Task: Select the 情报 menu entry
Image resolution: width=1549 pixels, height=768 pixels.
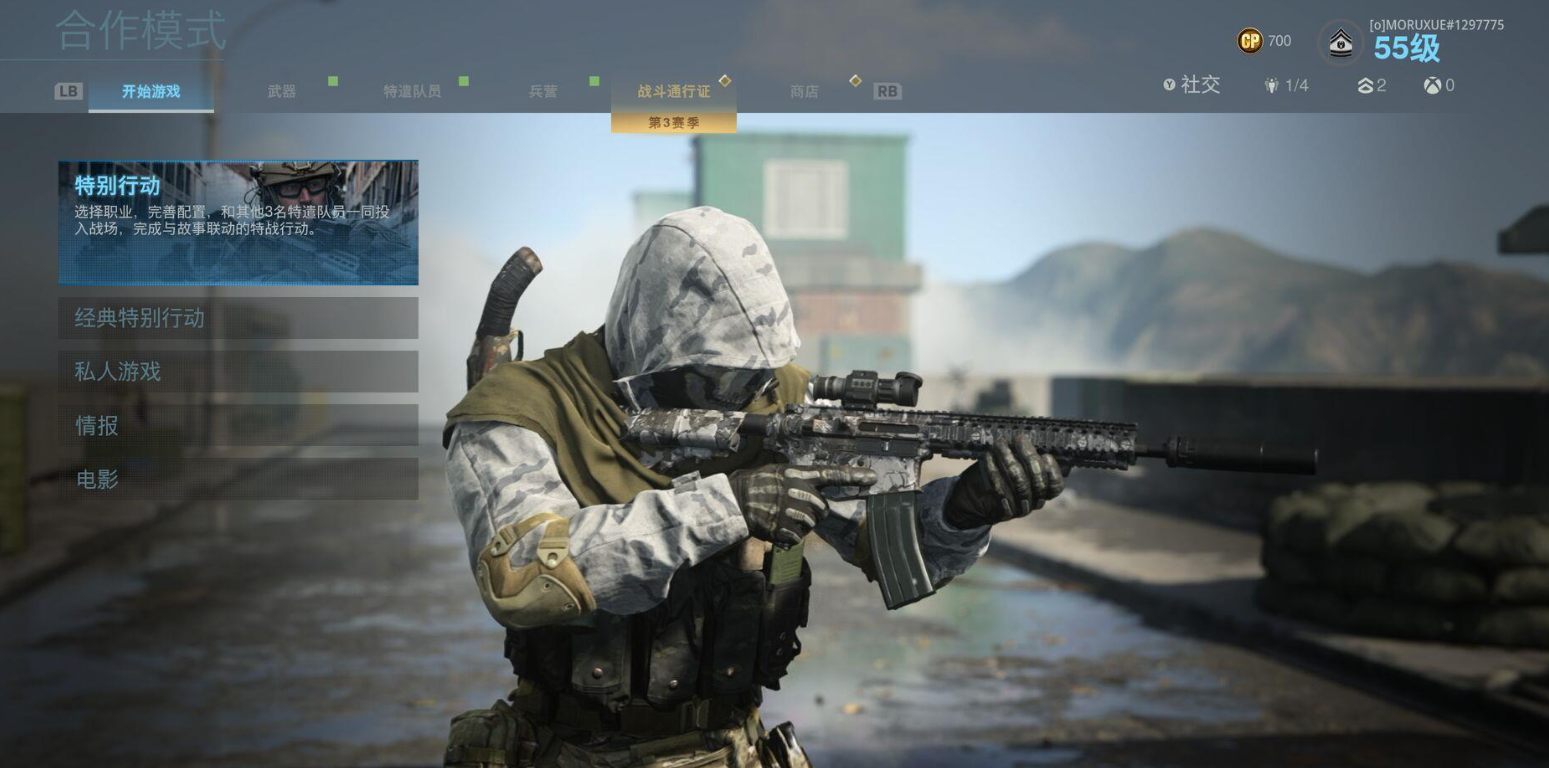Action: [238, 426]
